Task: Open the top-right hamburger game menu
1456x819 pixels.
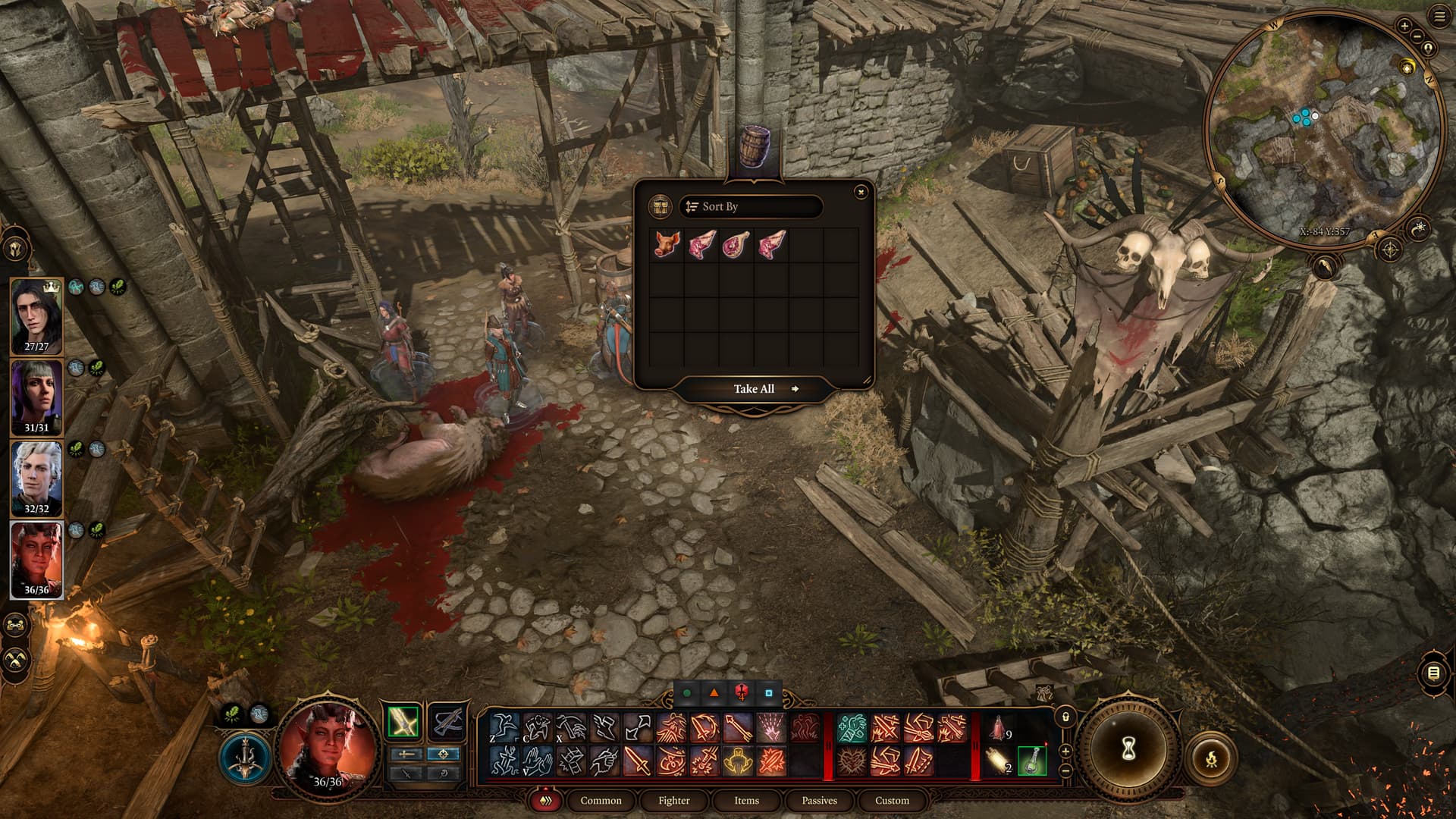Action: (1439, 17)
